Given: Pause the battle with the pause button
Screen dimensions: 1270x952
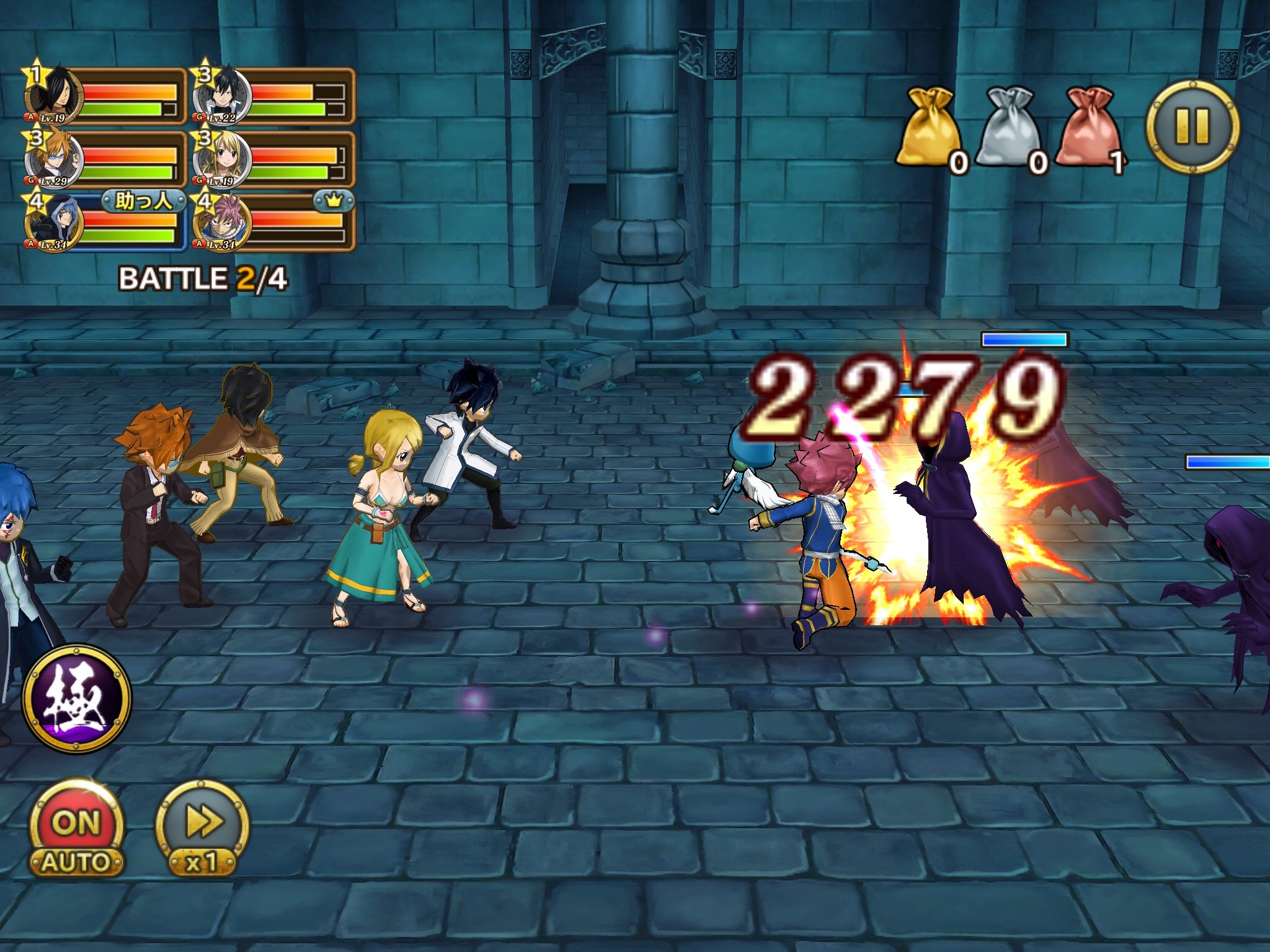Looking at the screenshot, I should [1192, 127].
